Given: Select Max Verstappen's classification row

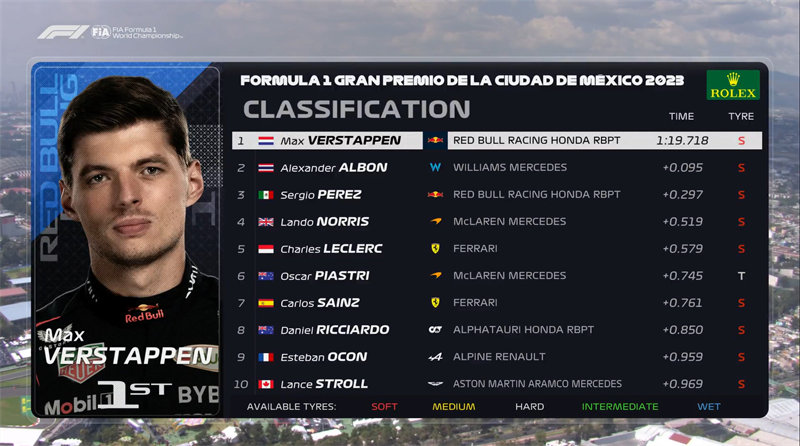Looking at the screenshot, I should [x=497, y=141].
